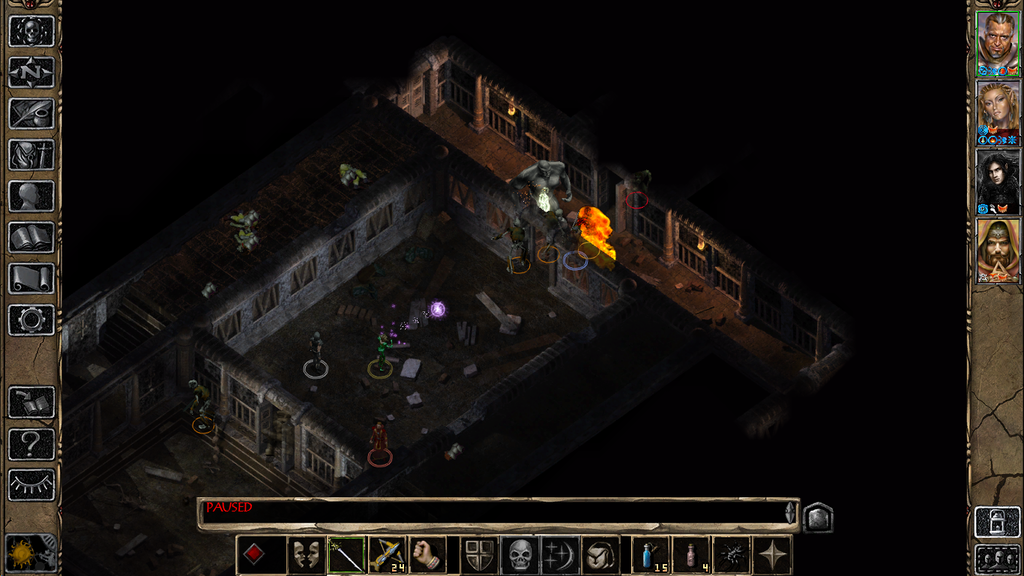This screenshot has width=1024, height=576.
Task: Open the area map with the compass button
Action: coord(31,72)
